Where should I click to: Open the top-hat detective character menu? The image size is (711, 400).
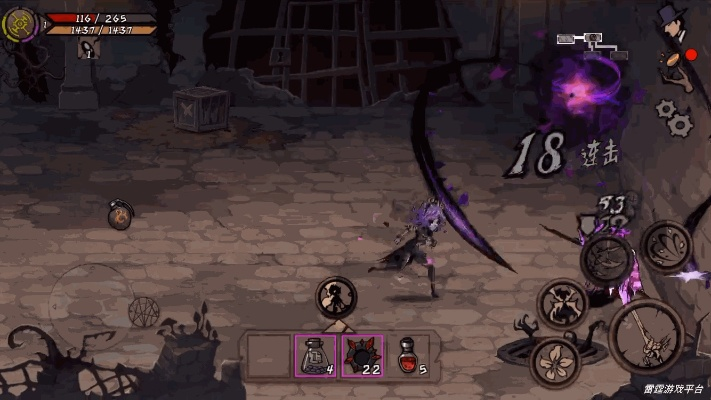tap(672, 22)
